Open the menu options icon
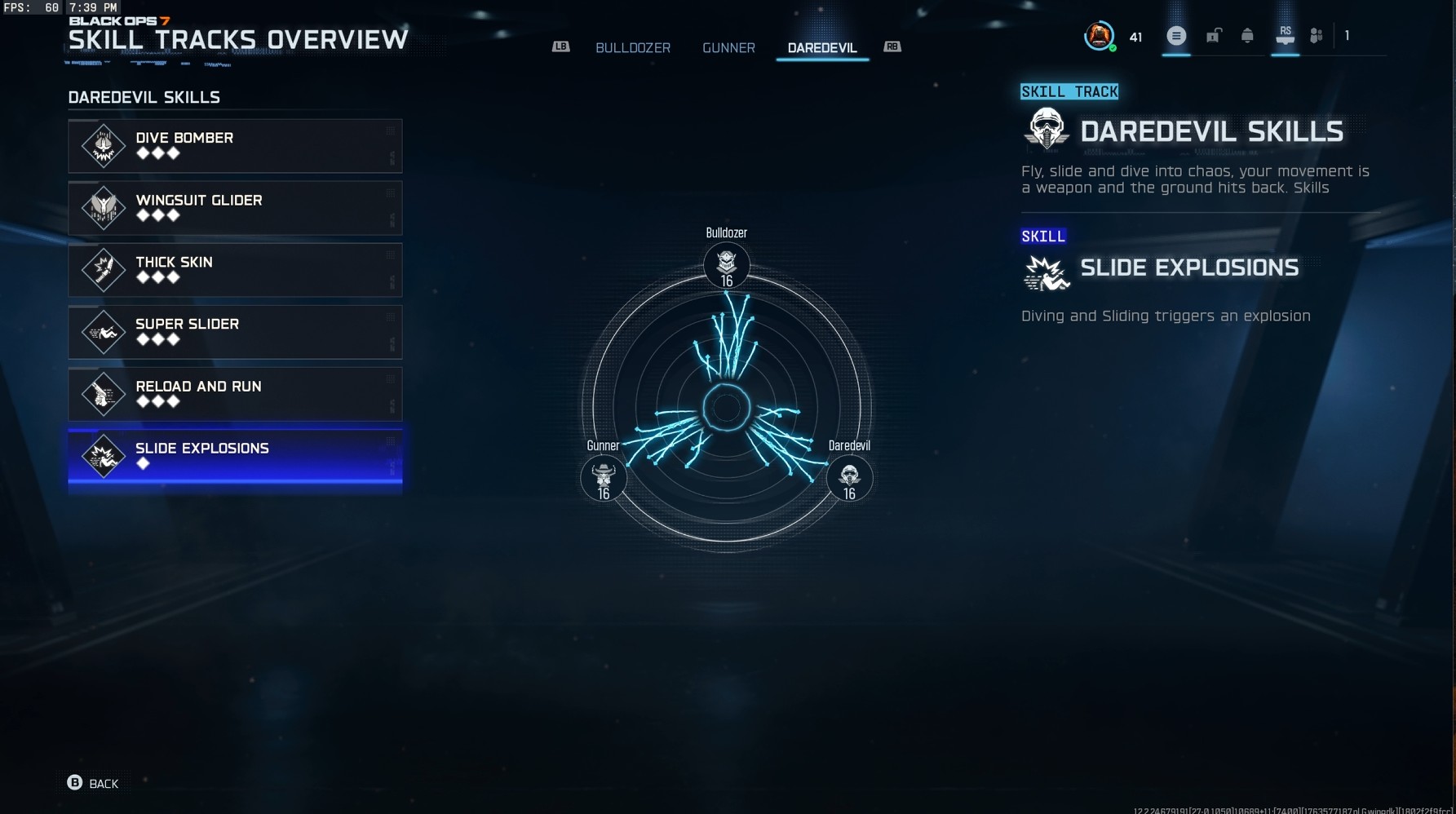Viewport: 1456px width, 814px height. point(1175,35)
